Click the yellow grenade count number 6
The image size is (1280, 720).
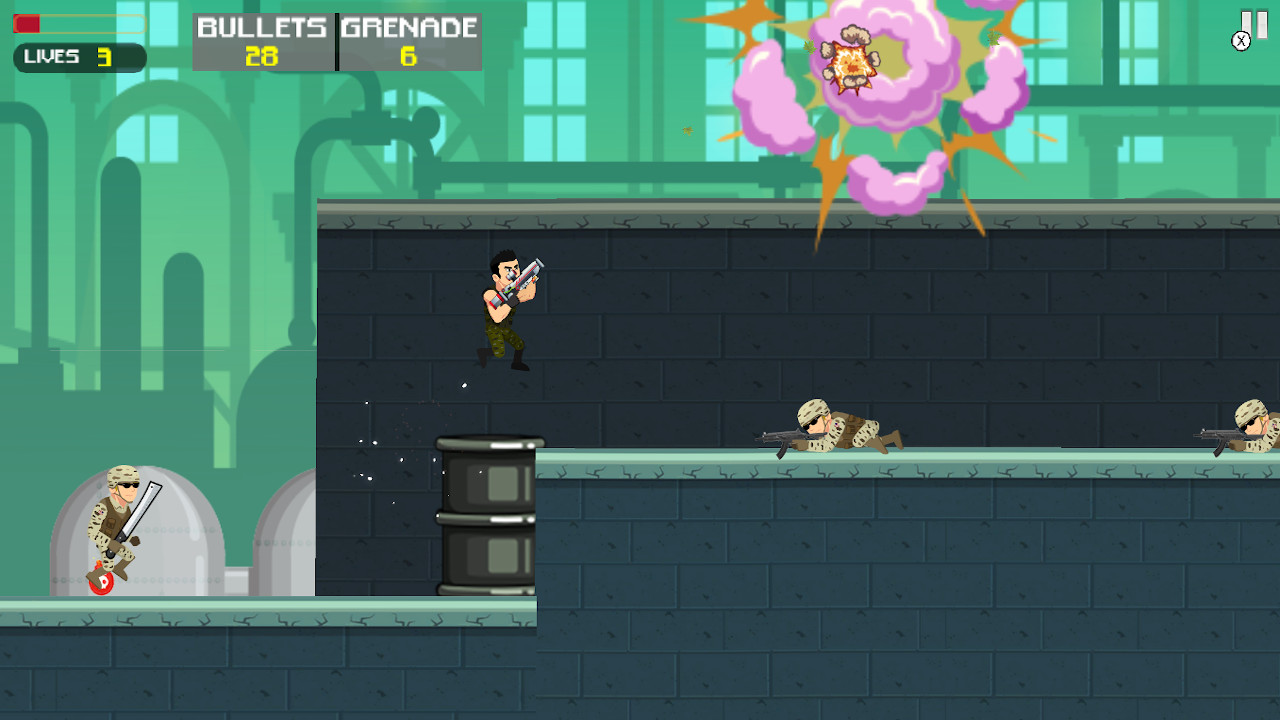point(408,57)
